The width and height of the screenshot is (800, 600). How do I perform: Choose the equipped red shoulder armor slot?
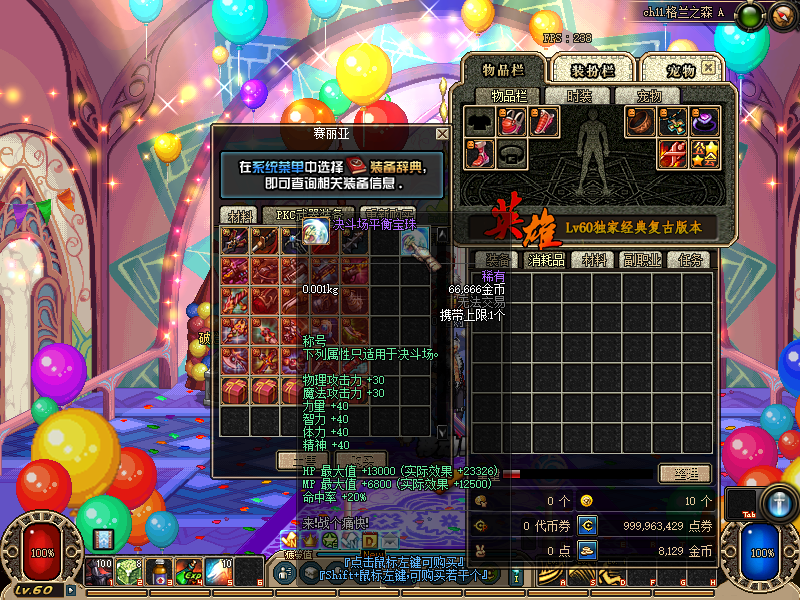[x=512, y=122]
